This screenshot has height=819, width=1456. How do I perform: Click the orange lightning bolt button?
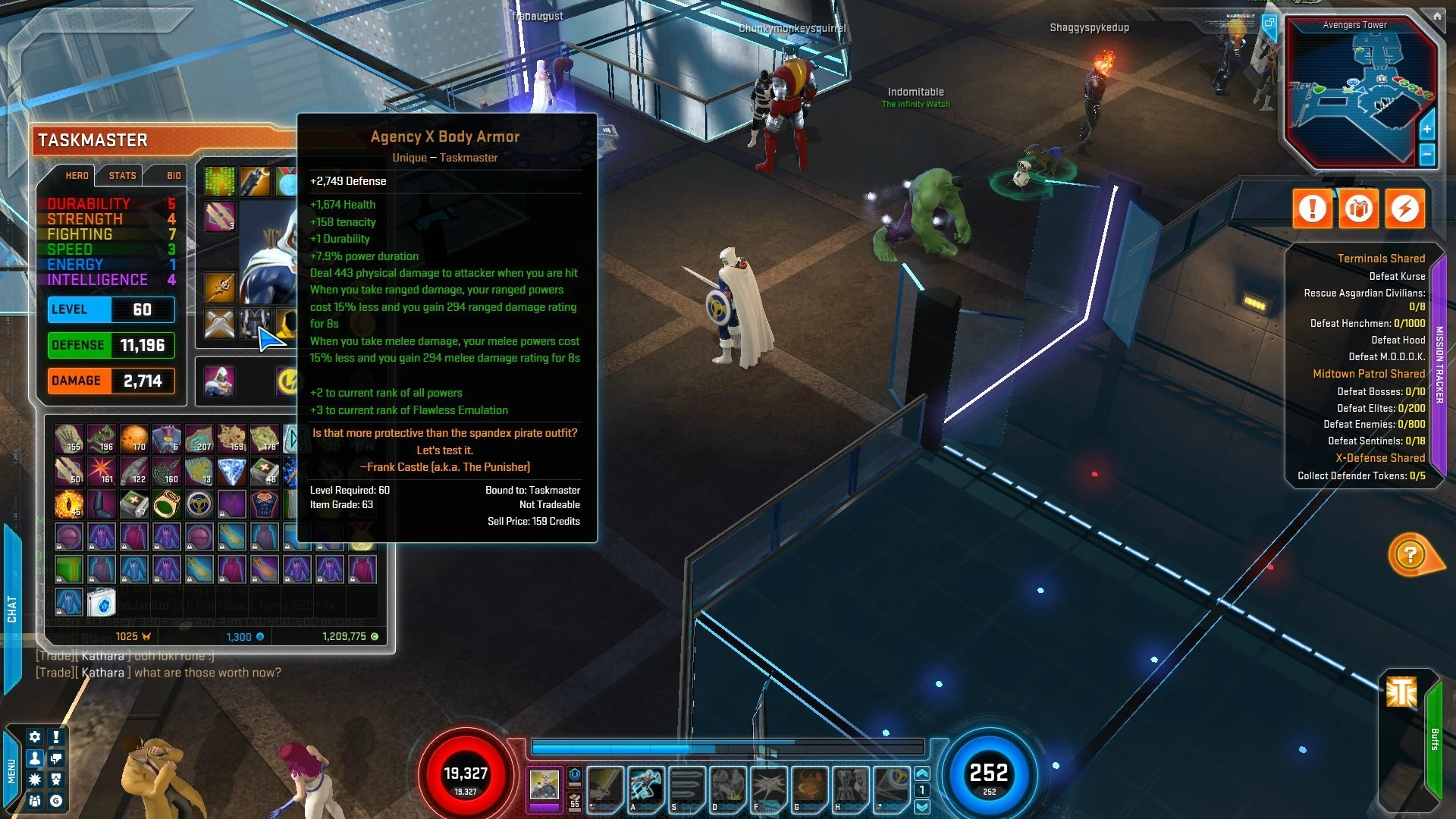point(1404,208)
